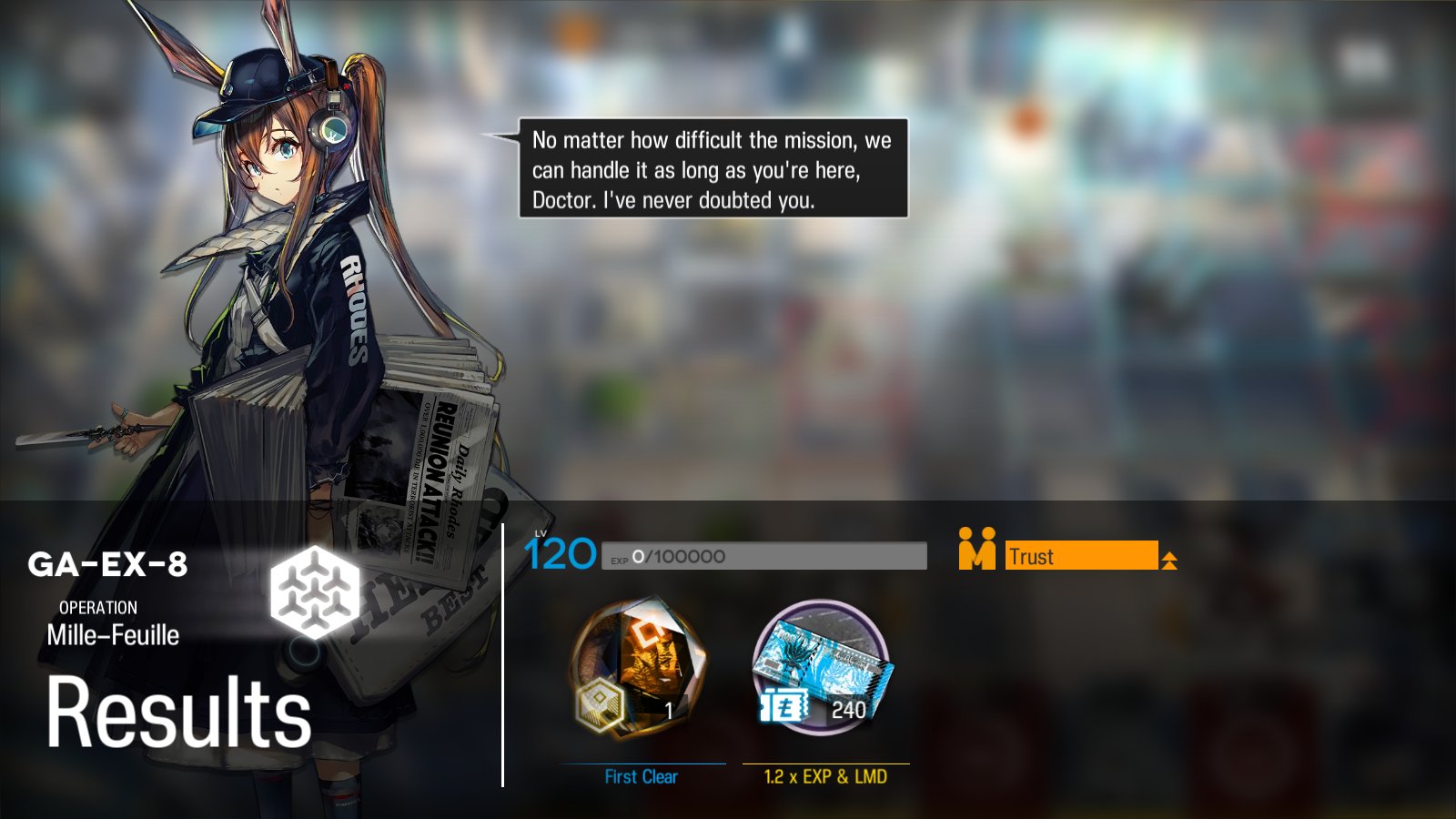Click the reward count showing 1
Viewport: 1456px width, 819px height.
point(671,710)
